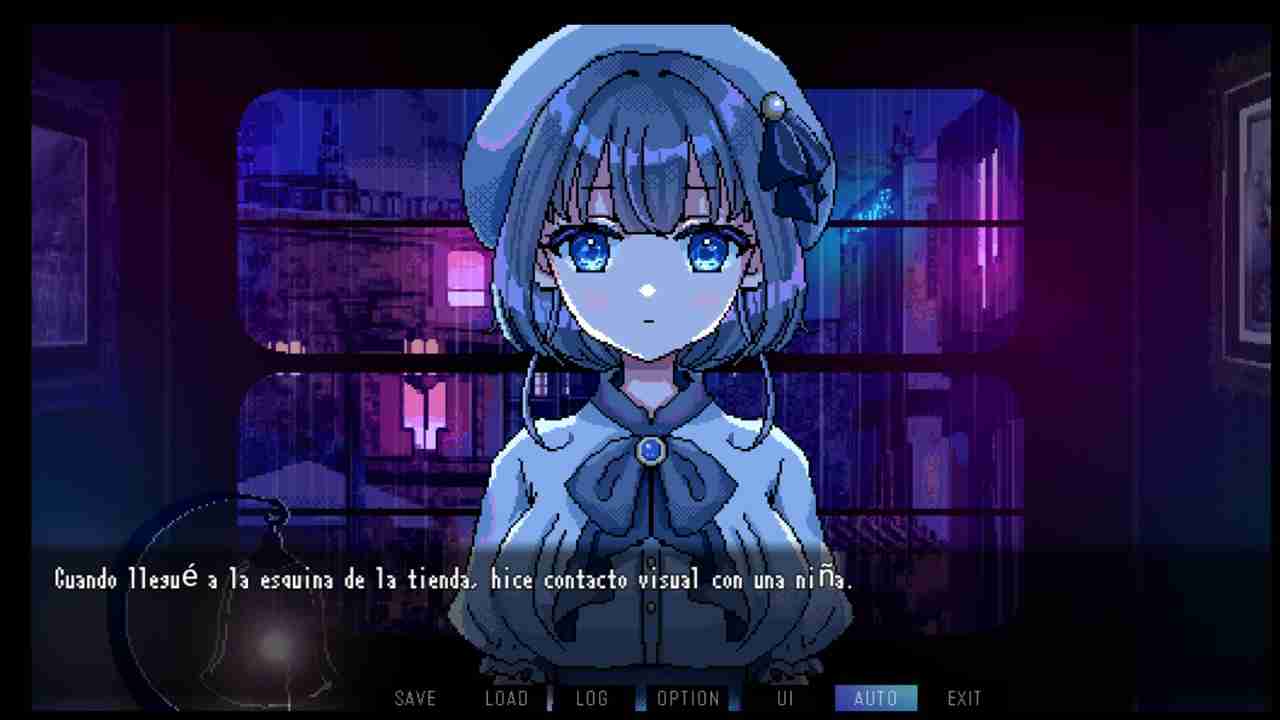The height and width of the screenshot is (720, 1280).
Task: Choose EXIT to leave the game
Action: click(x=964, y=698)
